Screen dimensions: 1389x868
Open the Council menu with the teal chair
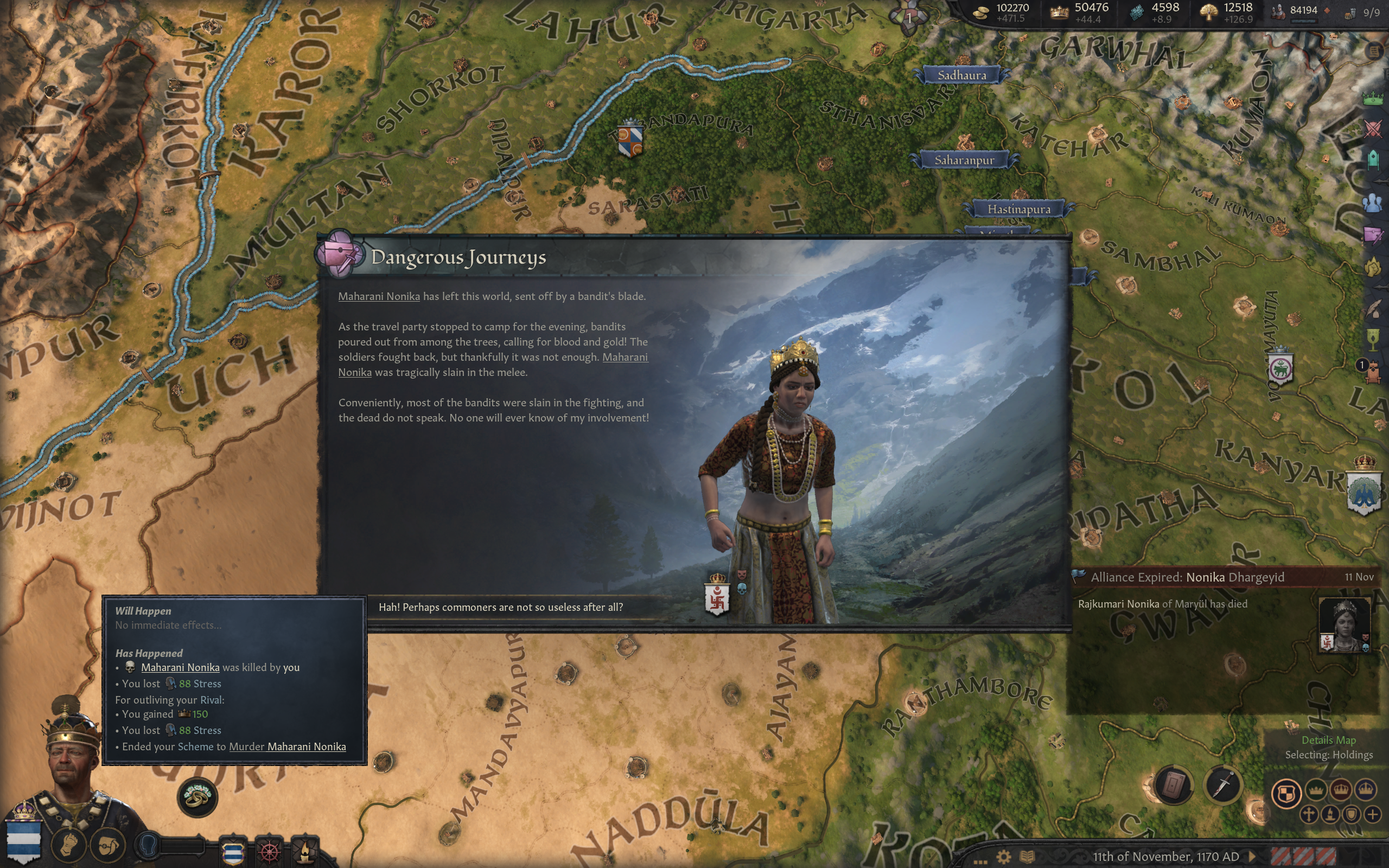pos(1373,159)
